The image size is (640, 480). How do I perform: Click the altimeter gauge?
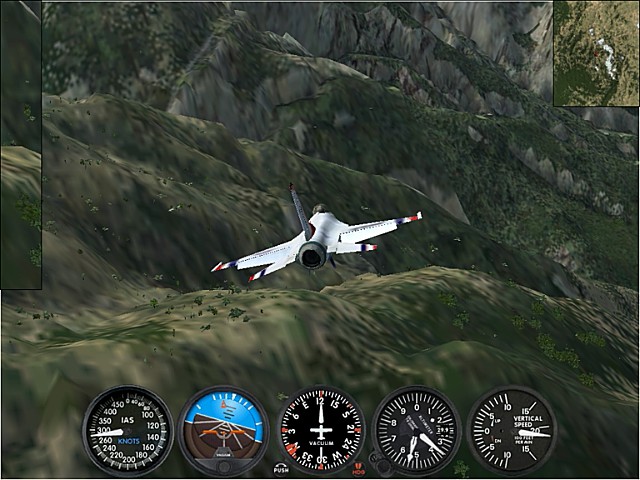(416, 431)
